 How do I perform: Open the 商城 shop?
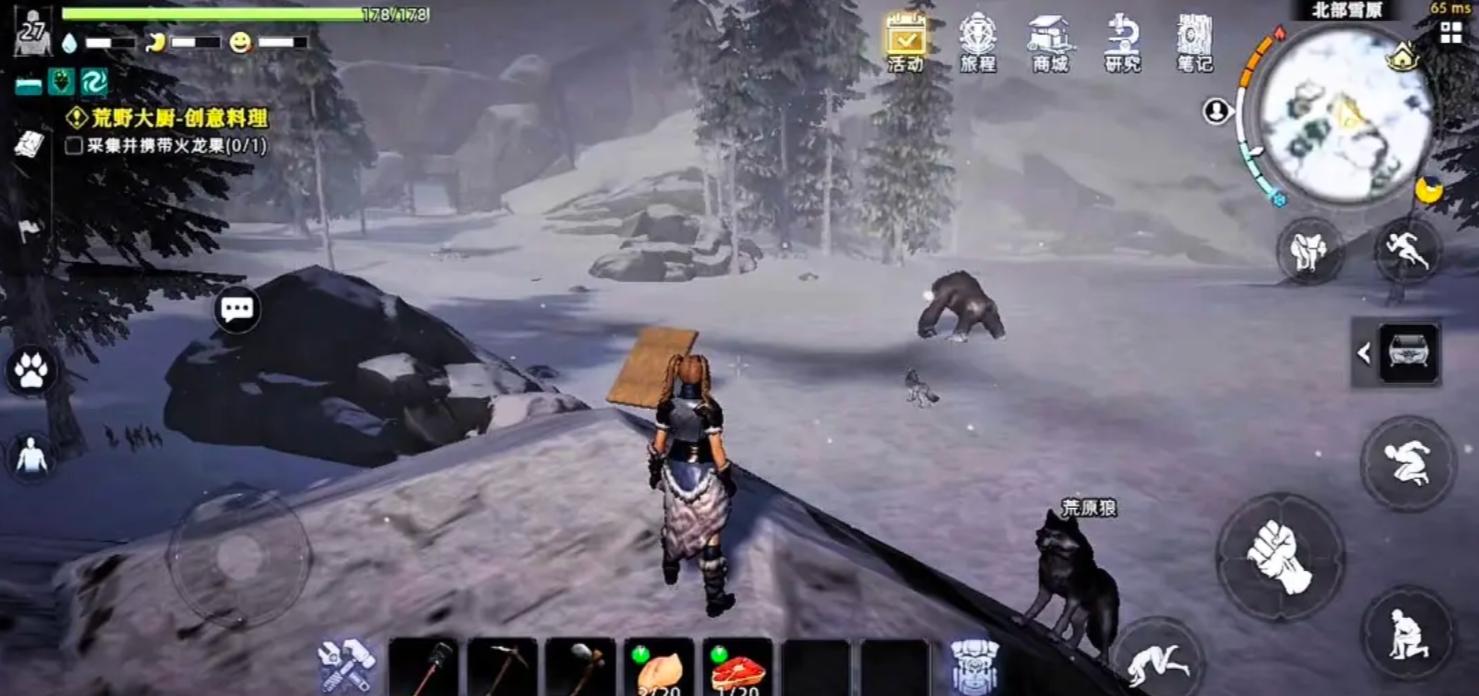pyautogui.click(x=1049, y=42)
